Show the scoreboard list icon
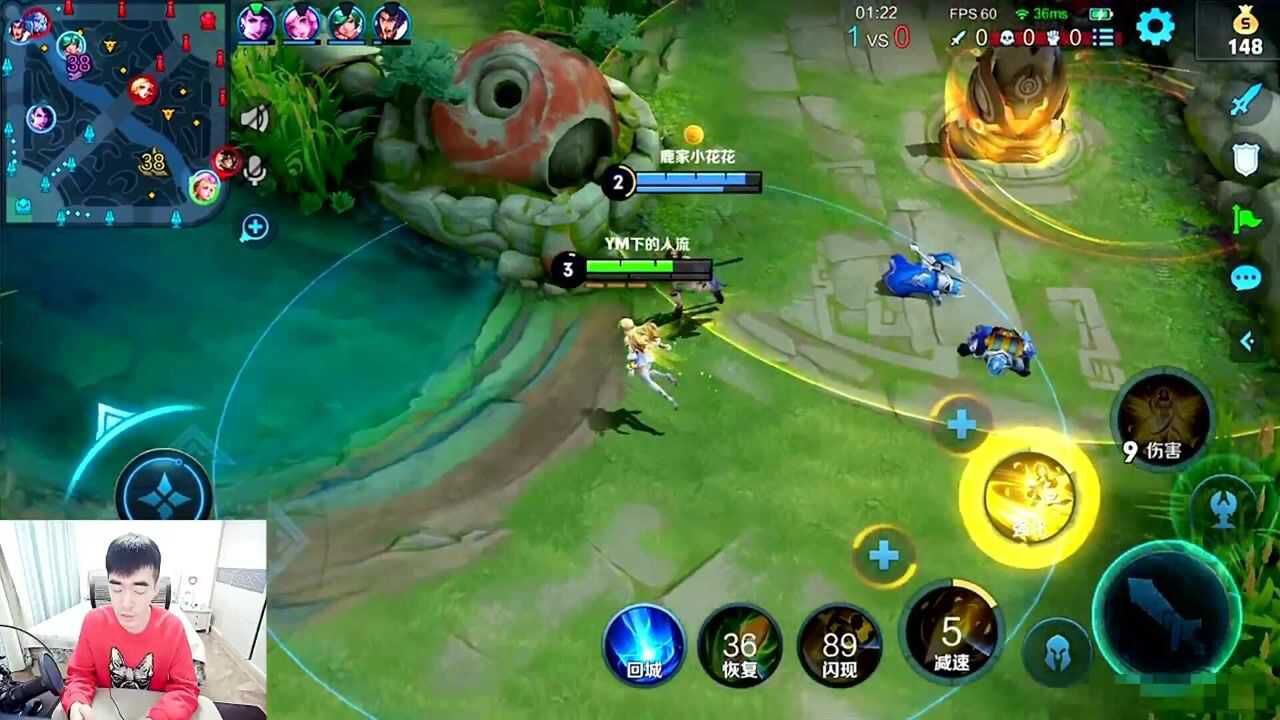 pyautogui.click(x=1104, y=38)
